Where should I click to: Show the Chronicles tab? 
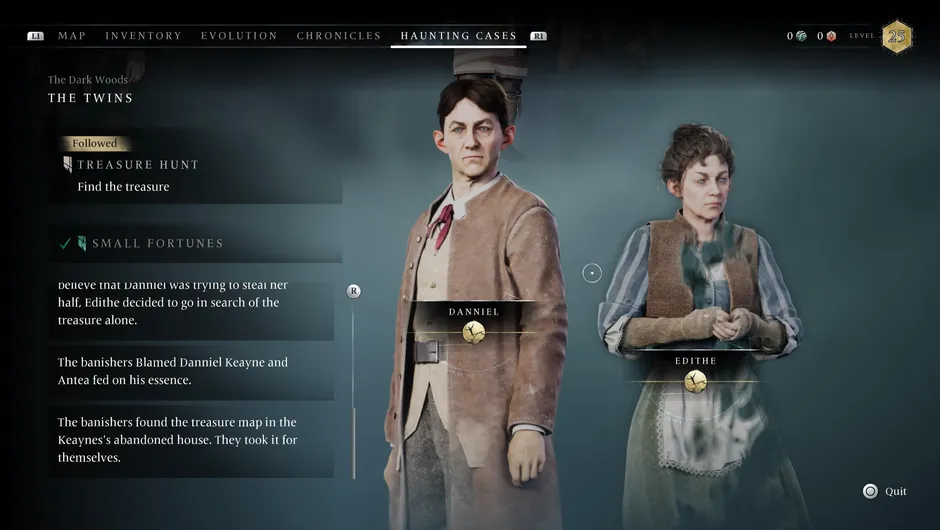(339, 36)
